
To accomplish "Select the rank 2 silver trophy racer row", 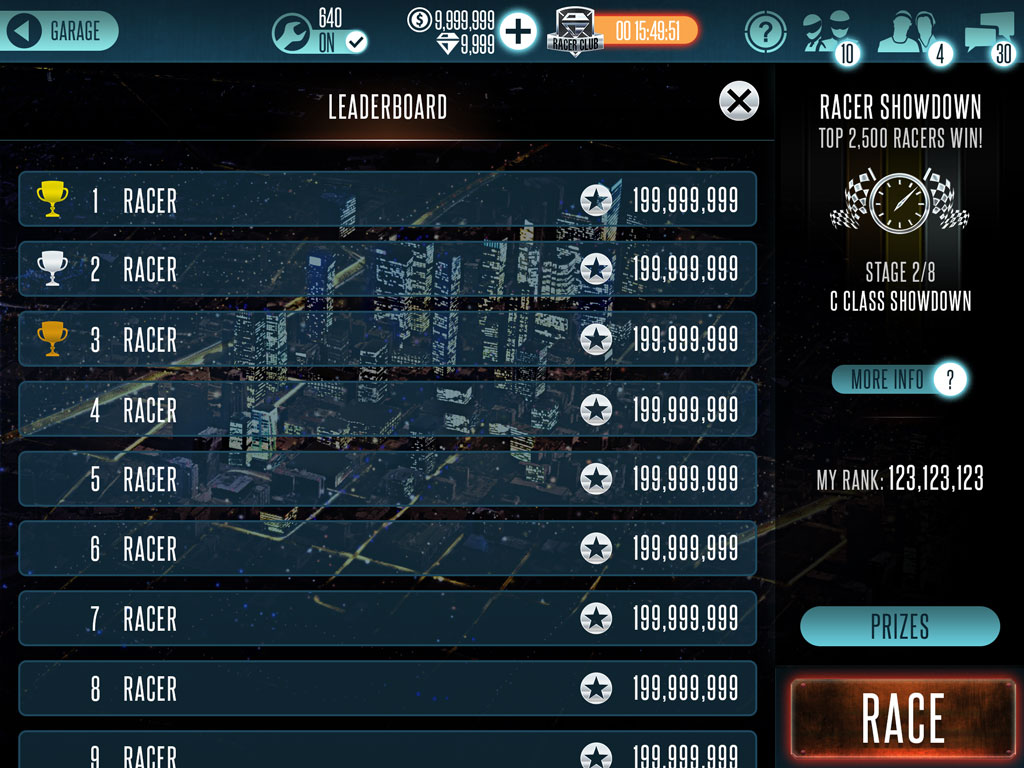I will [x=387, y=269].
